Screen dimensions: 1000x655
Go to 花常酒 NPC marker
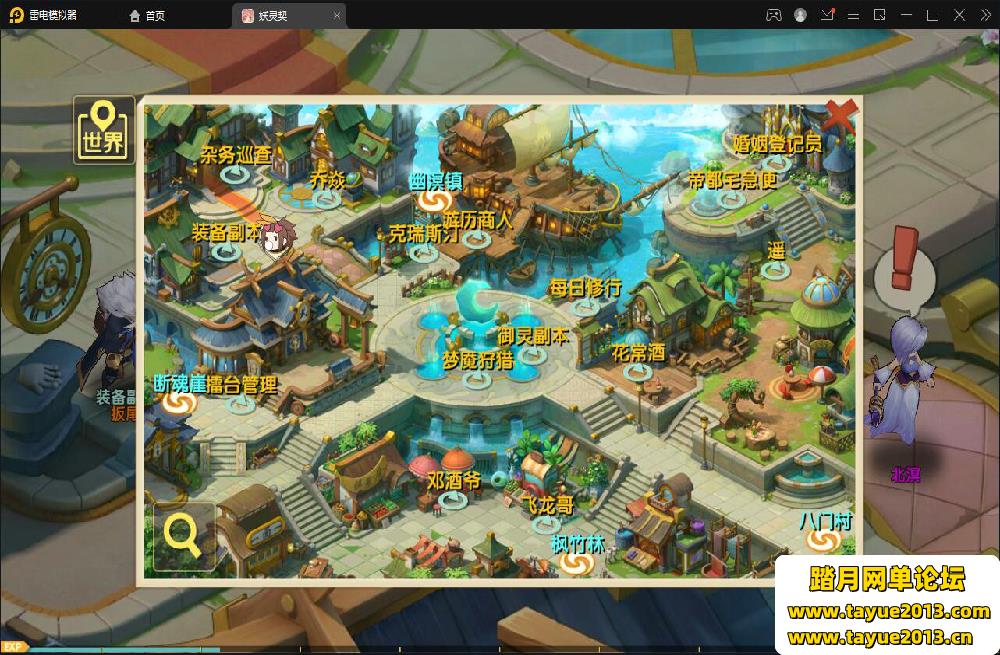coord(638,371)
